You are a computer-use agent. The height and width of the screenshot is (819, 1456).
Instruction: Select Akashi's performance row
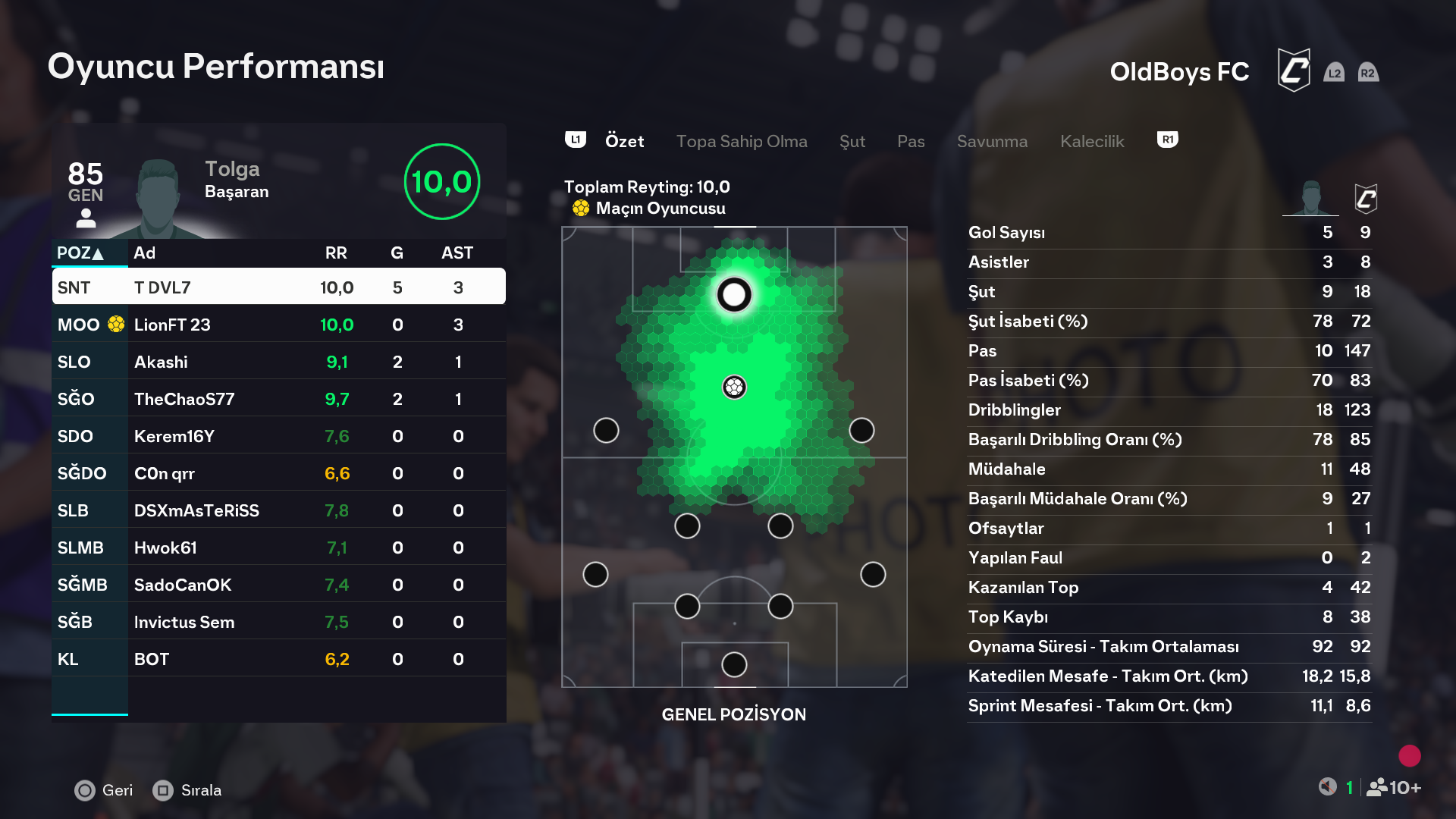coord(278,362)
